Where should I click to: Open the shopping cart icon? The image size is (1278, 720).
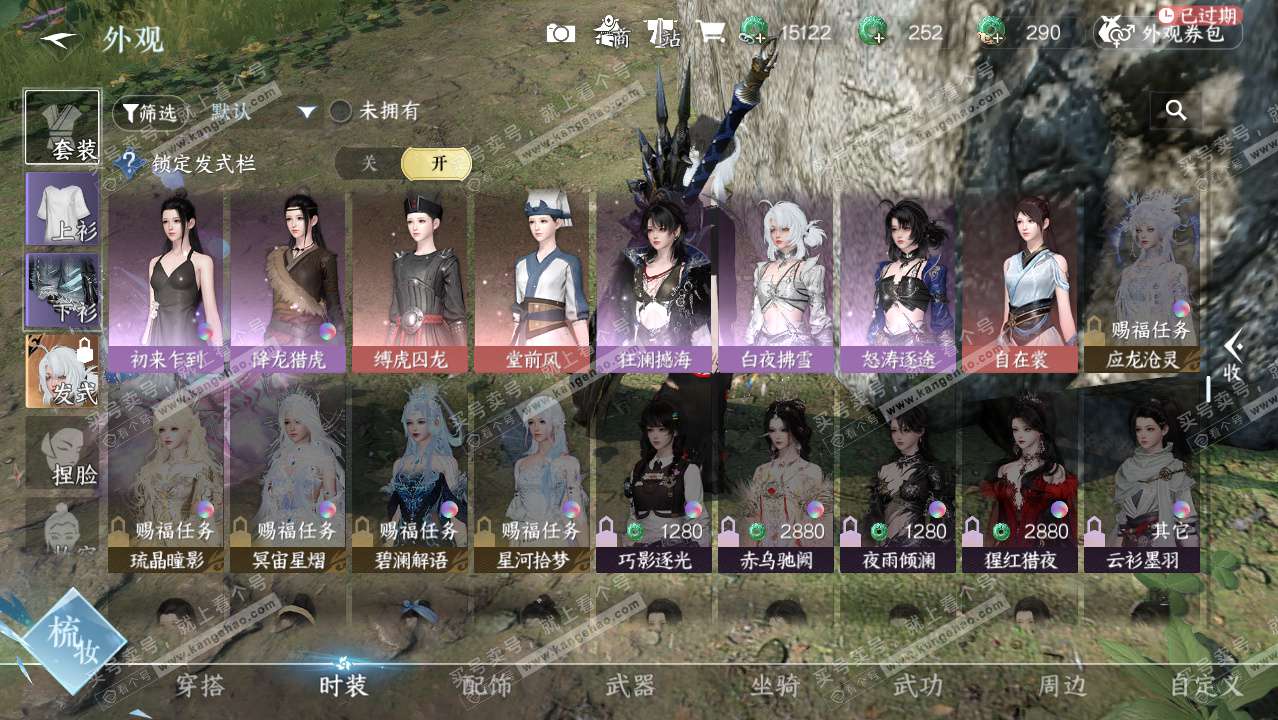pos(710,33)
